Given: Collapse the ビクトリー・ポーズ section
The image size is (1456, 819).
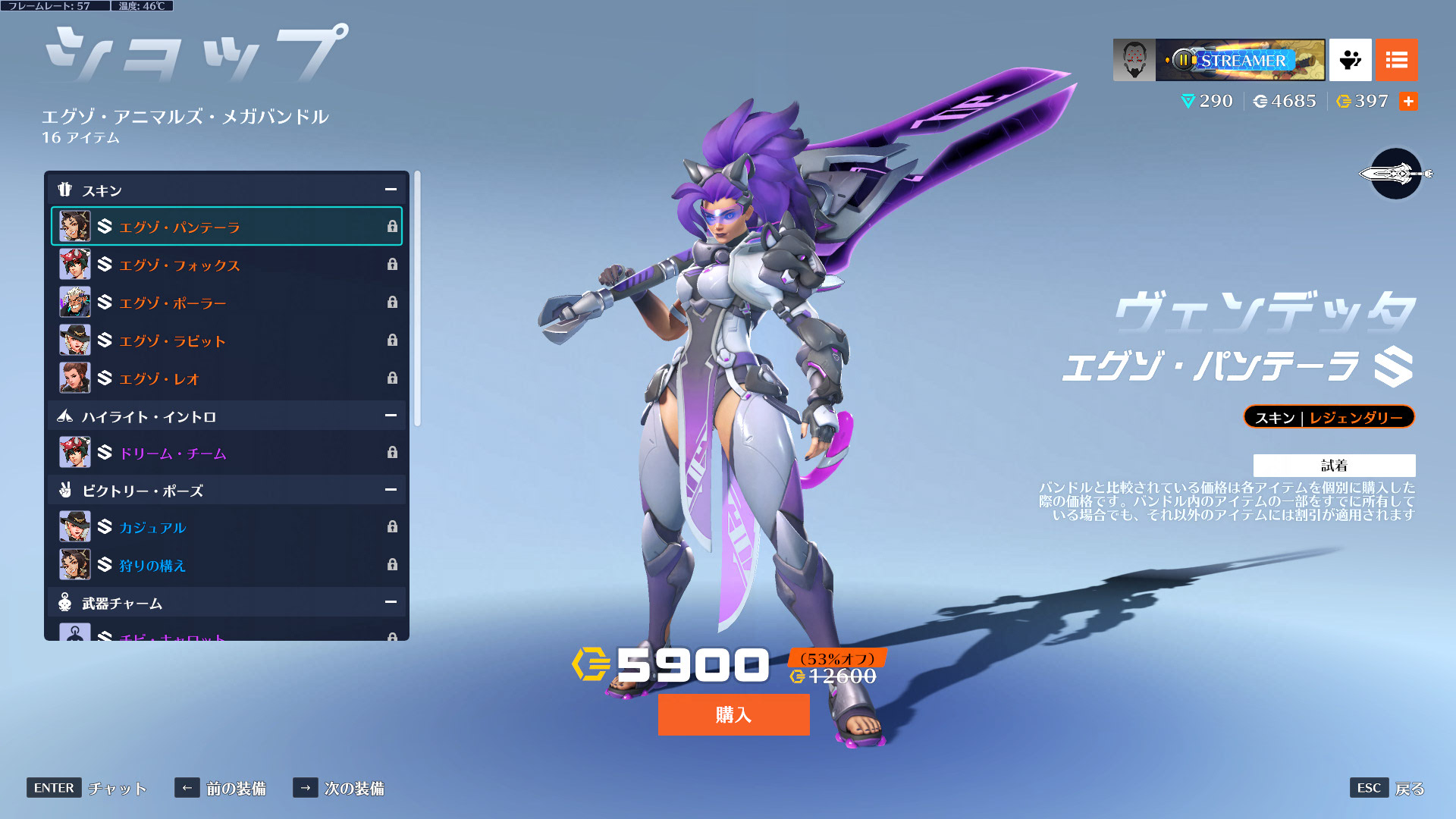Looking at the screenshot, I should (x=391, y=490).
